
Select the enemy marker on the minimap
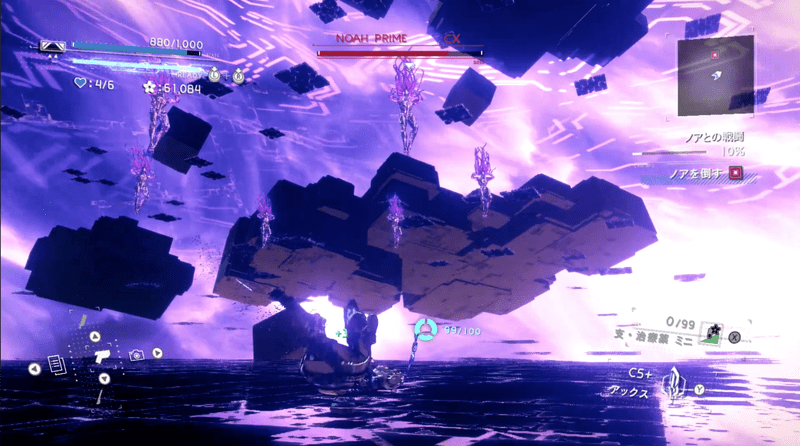[x=715, y=55]
